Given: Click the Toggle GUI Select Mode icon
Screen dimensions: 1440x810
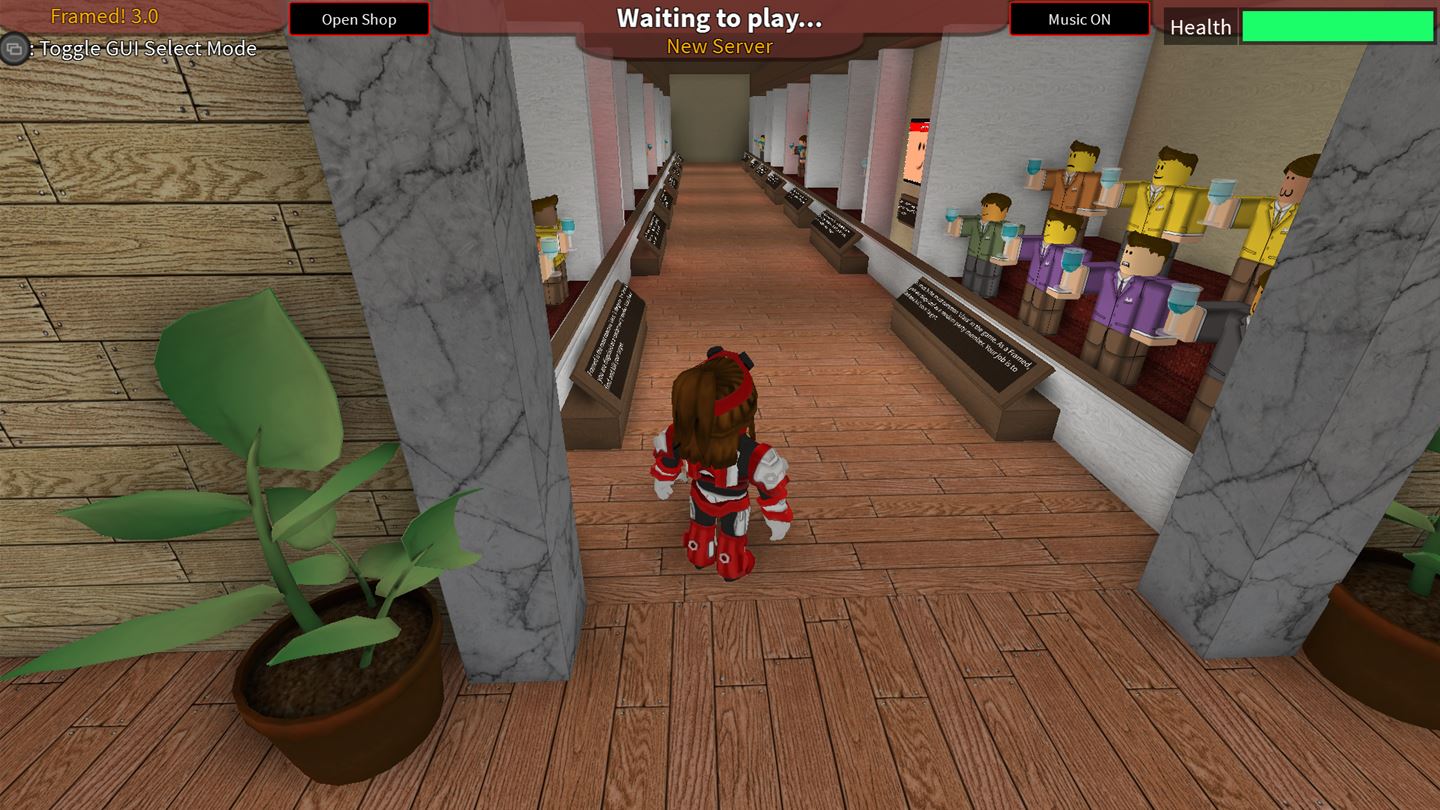Looking at the screenshot, I should pos(14,50).
